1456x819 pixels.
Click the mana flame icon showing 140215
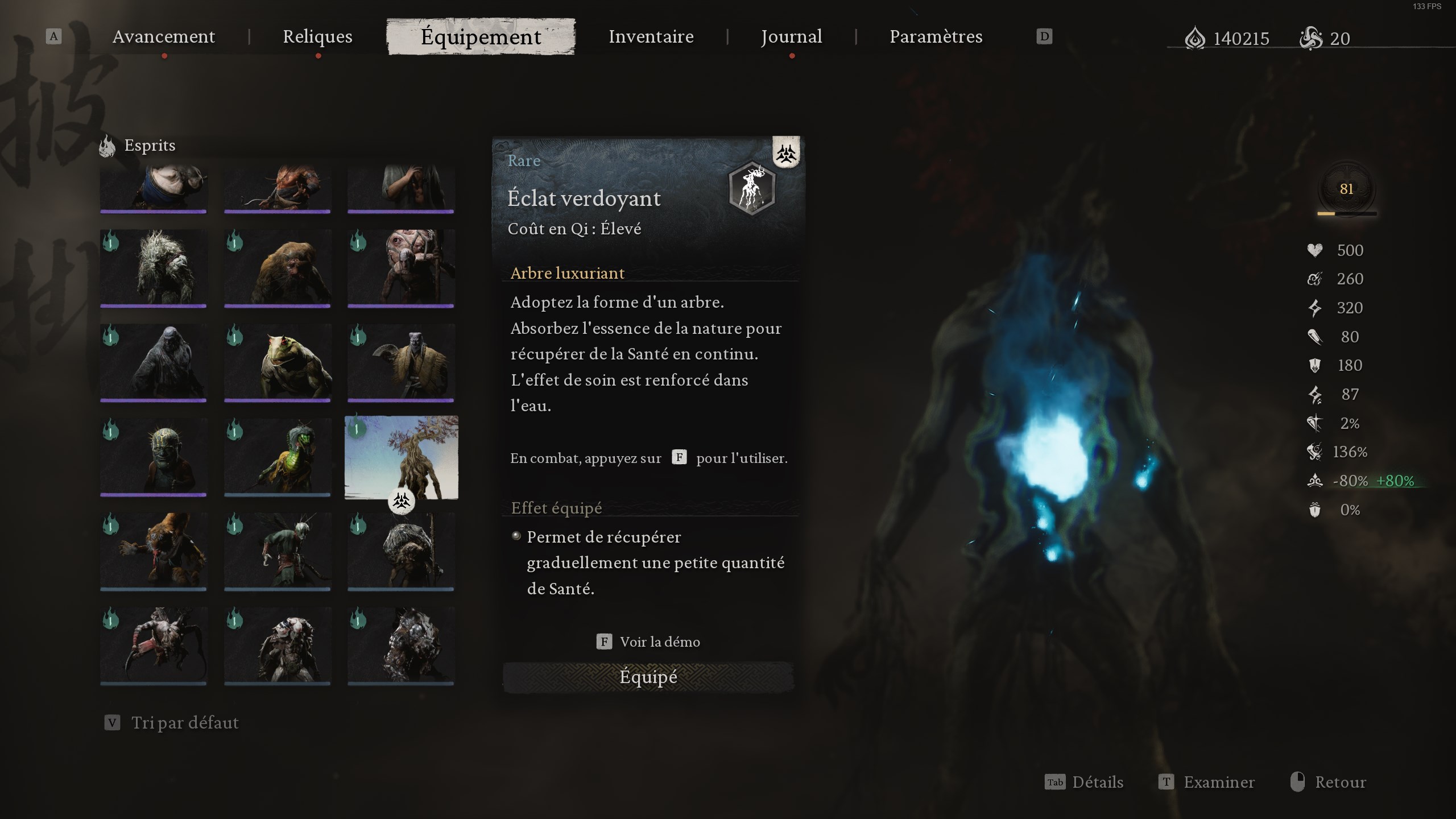[1197, 38]
